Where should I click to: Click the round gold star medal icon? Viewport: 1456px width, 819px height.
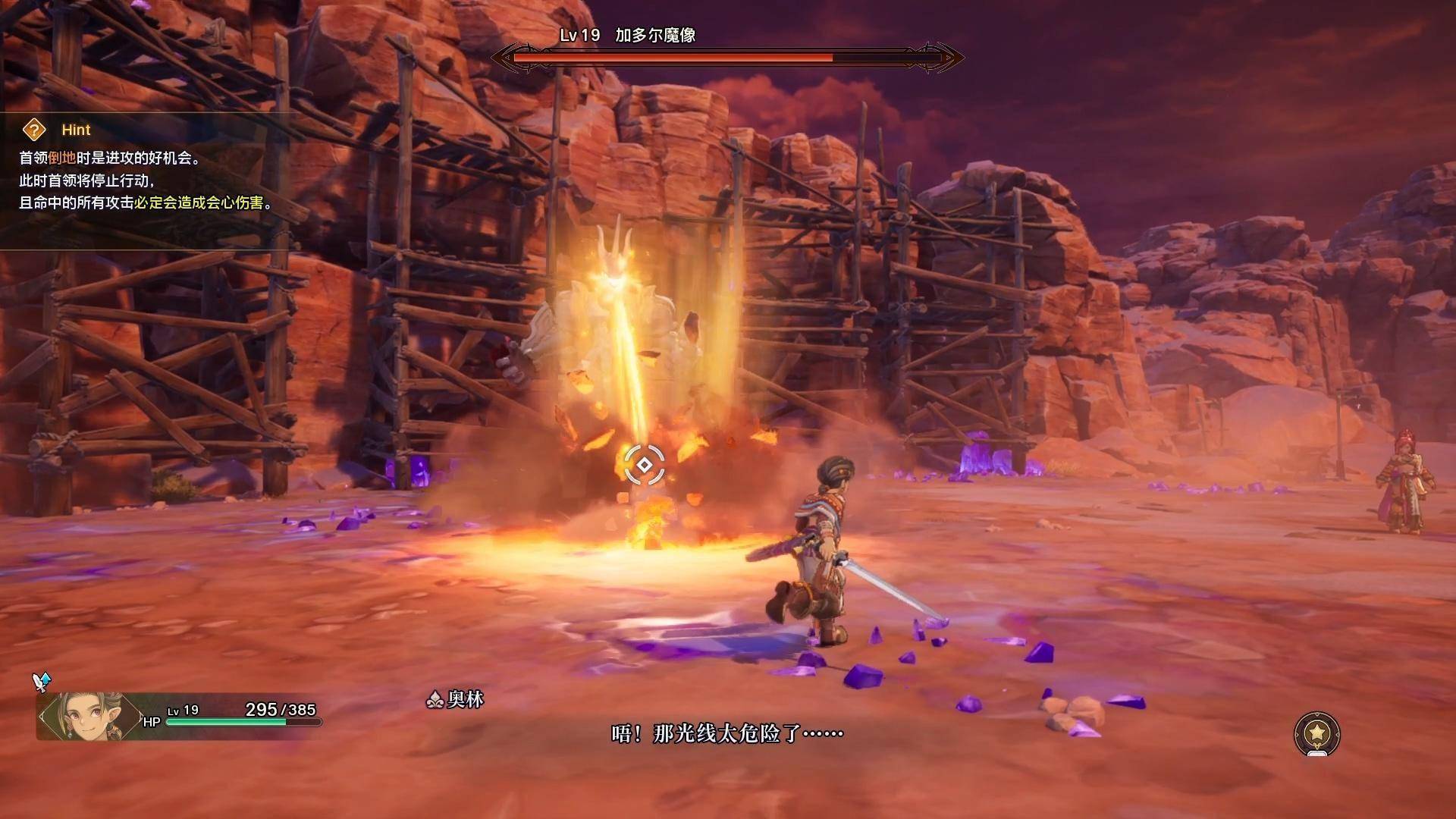1317,733
